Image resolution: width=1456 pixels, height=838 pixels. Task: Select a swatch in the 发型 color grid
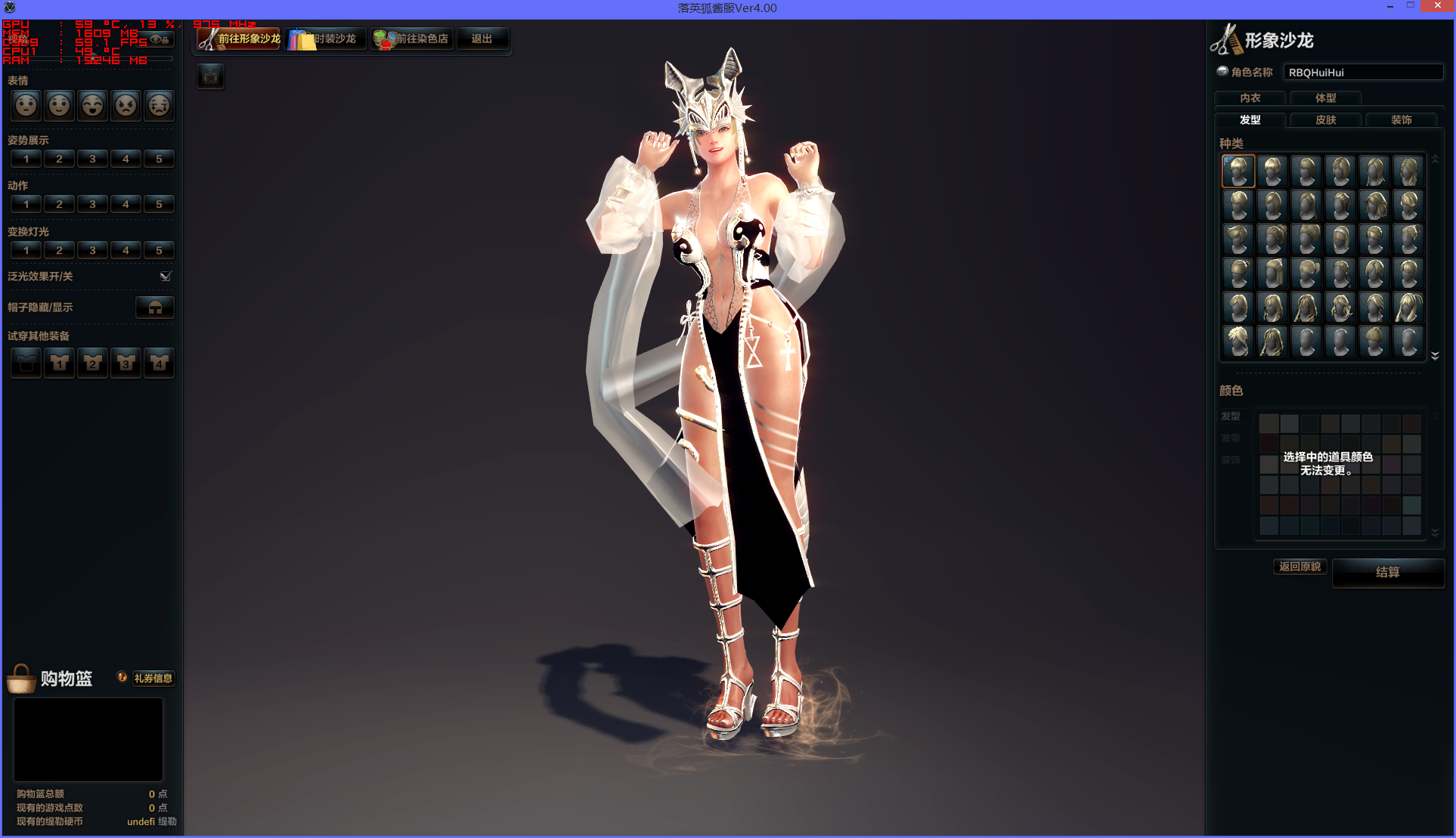[1269, 423]
